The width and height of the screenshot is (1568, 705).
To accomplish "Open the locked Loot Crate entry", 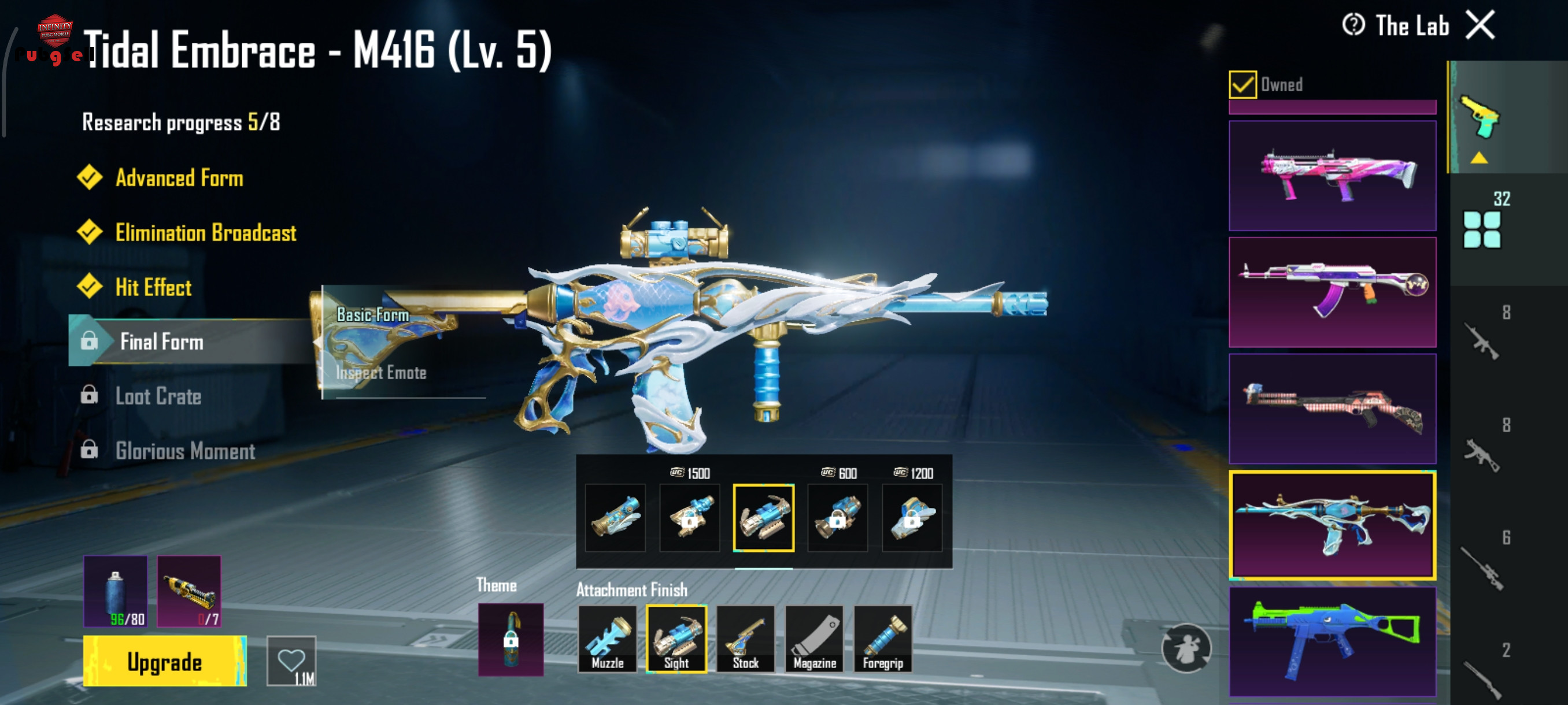I will (158, 396).
